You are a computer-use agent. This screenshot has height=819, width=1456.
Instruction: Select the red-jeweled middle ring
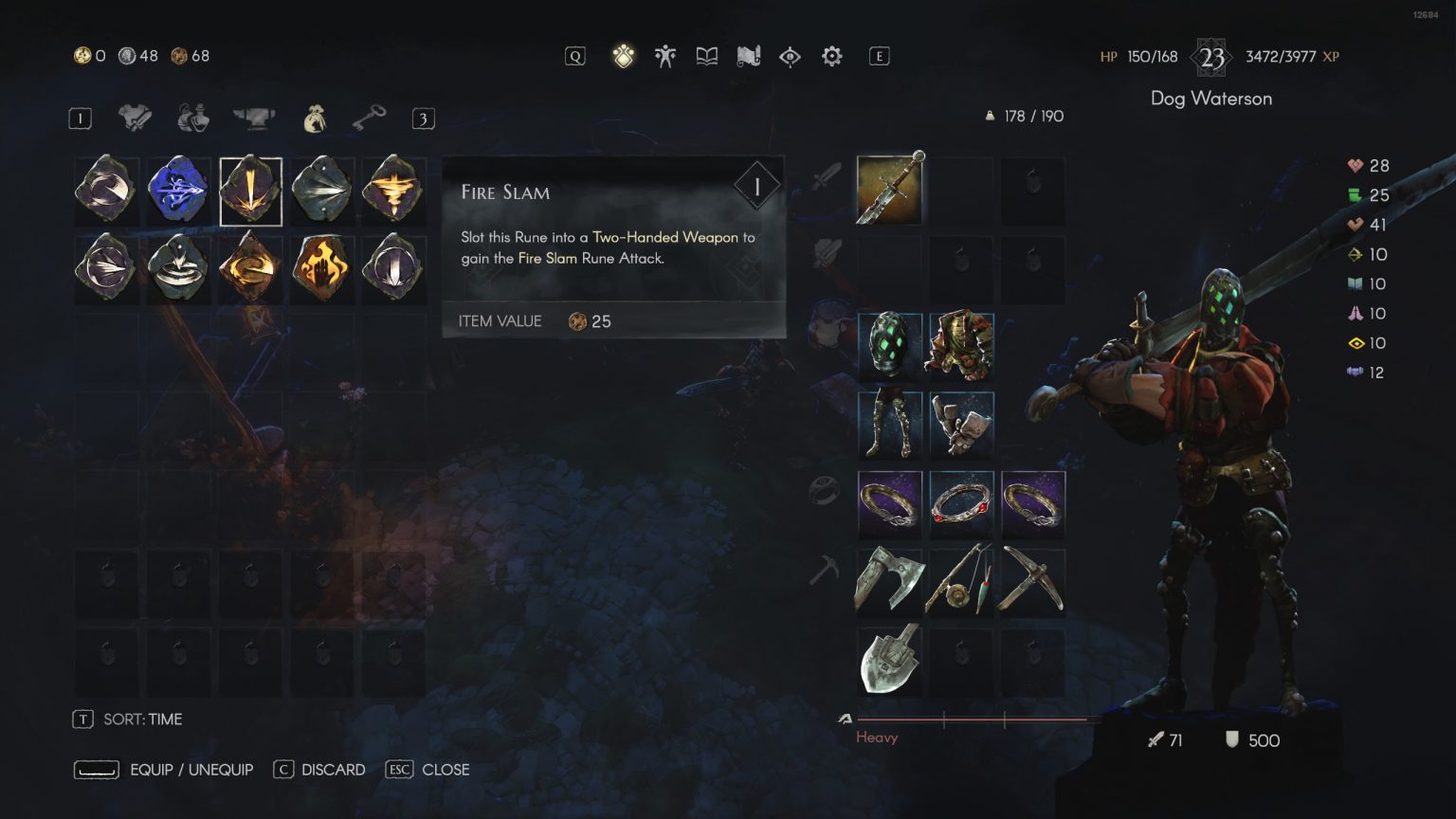pos(961,503)
